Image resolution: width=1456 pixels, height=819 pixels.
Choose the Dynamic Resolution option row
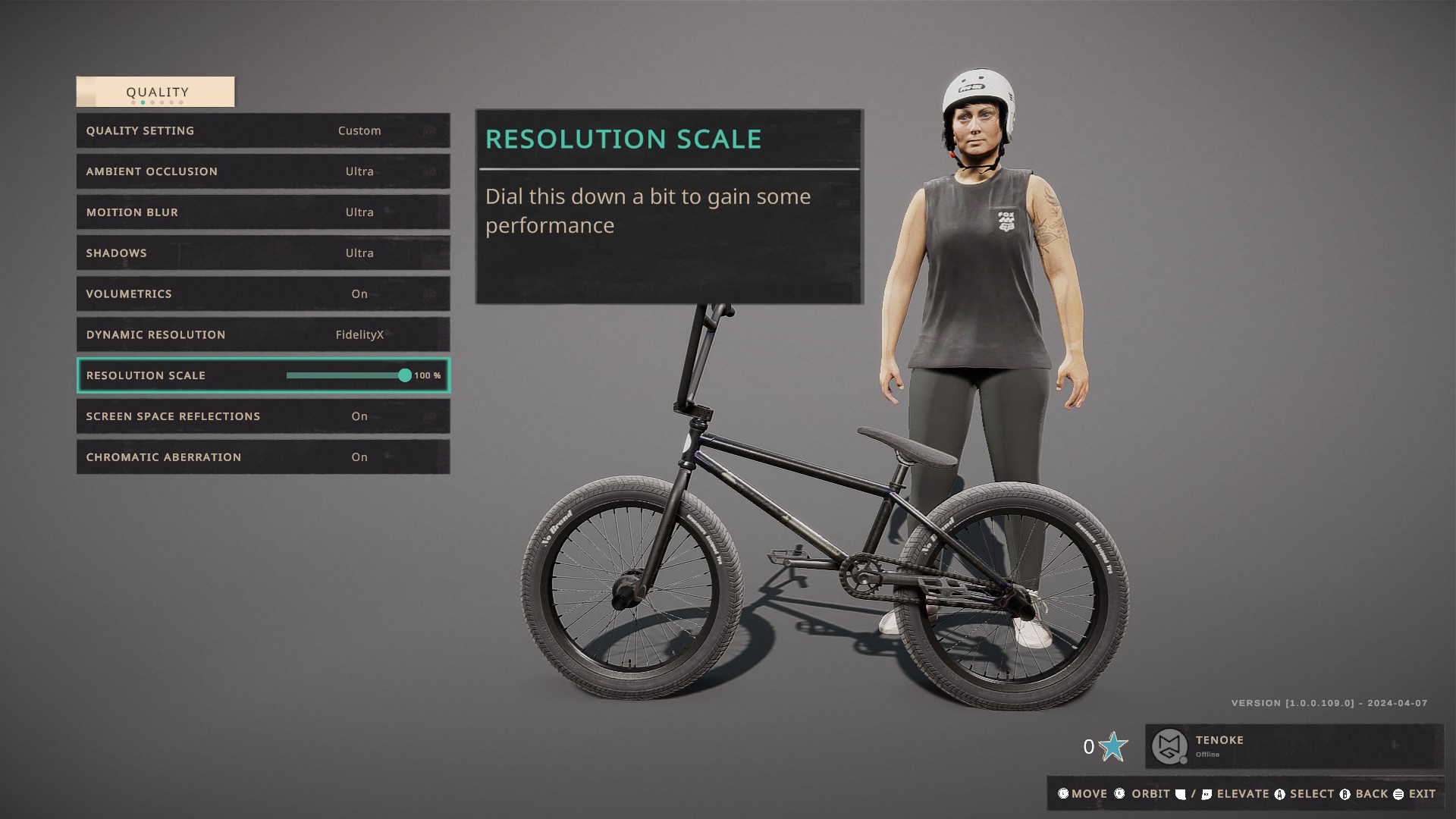pos(262,334)
